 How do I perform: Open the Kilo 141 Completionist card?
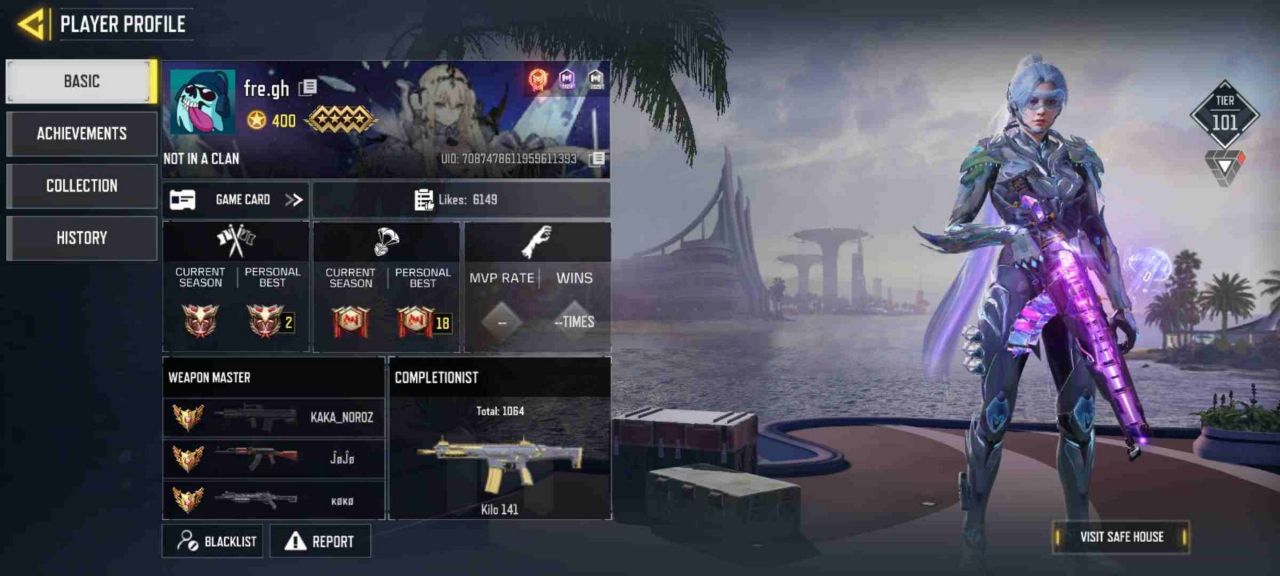[x=499, y=450]
